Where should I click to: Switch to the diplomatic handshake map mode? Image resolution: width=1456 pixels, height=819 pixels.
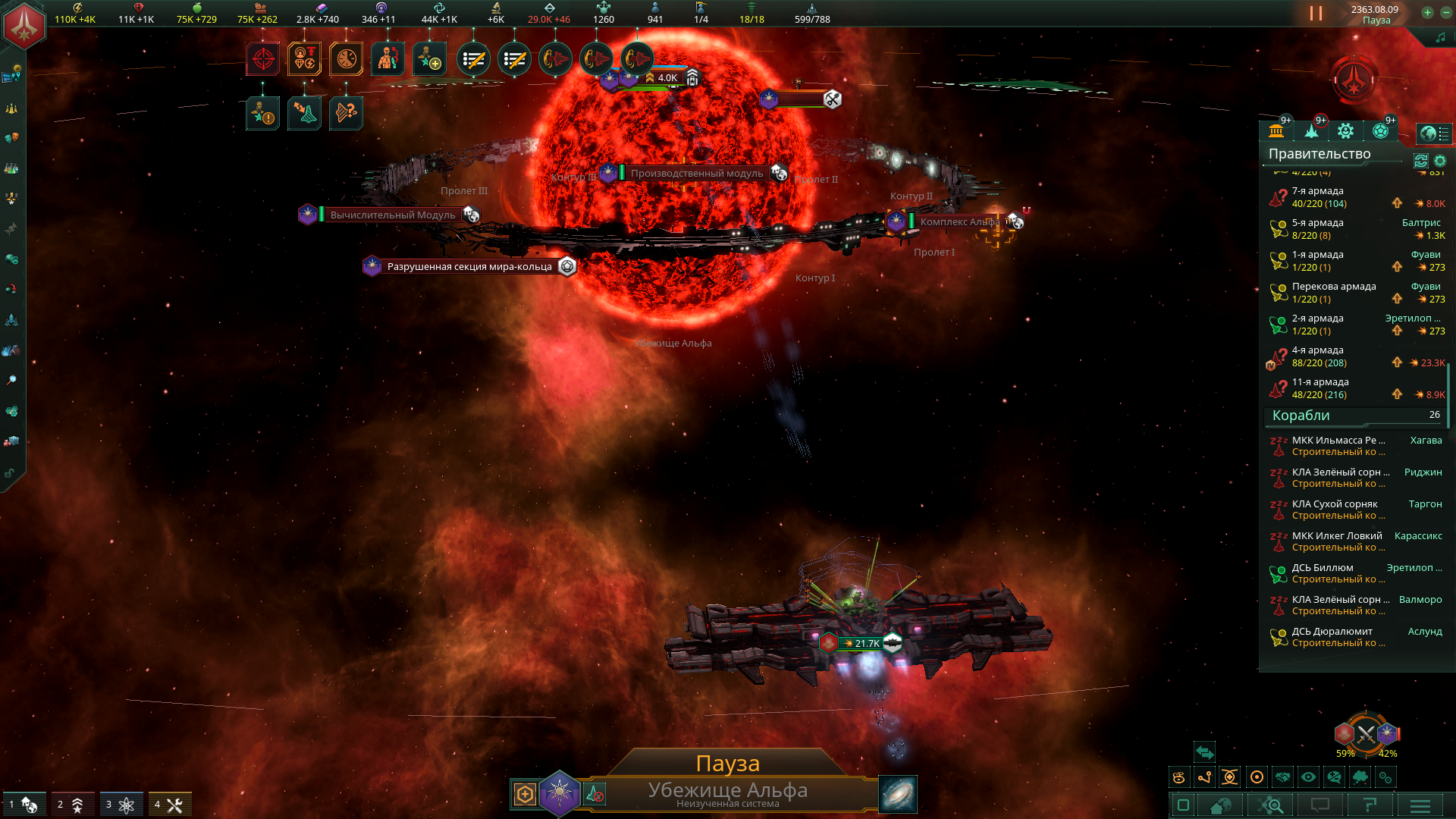tap(1282, 777)
